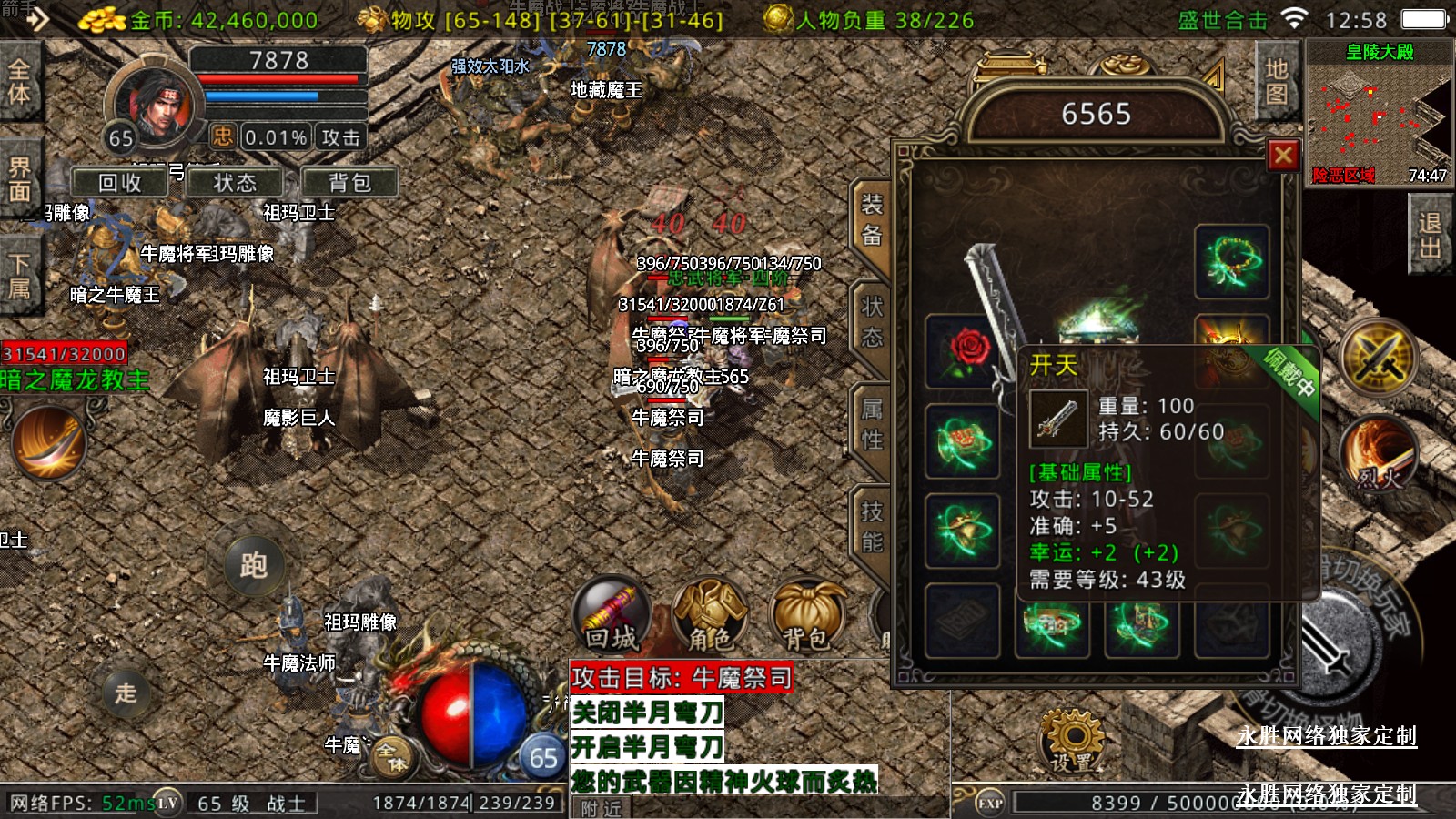Tap the 退出 exit button

tap(1430, 236)
